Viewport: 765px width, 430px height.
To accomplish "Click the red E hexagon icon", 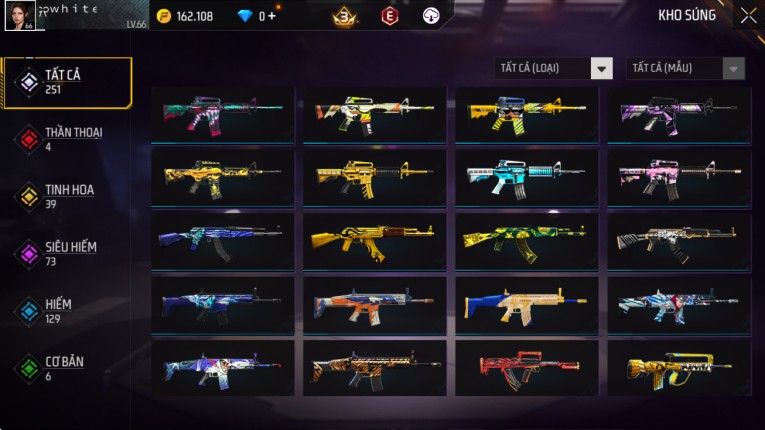I will point(389,16).
